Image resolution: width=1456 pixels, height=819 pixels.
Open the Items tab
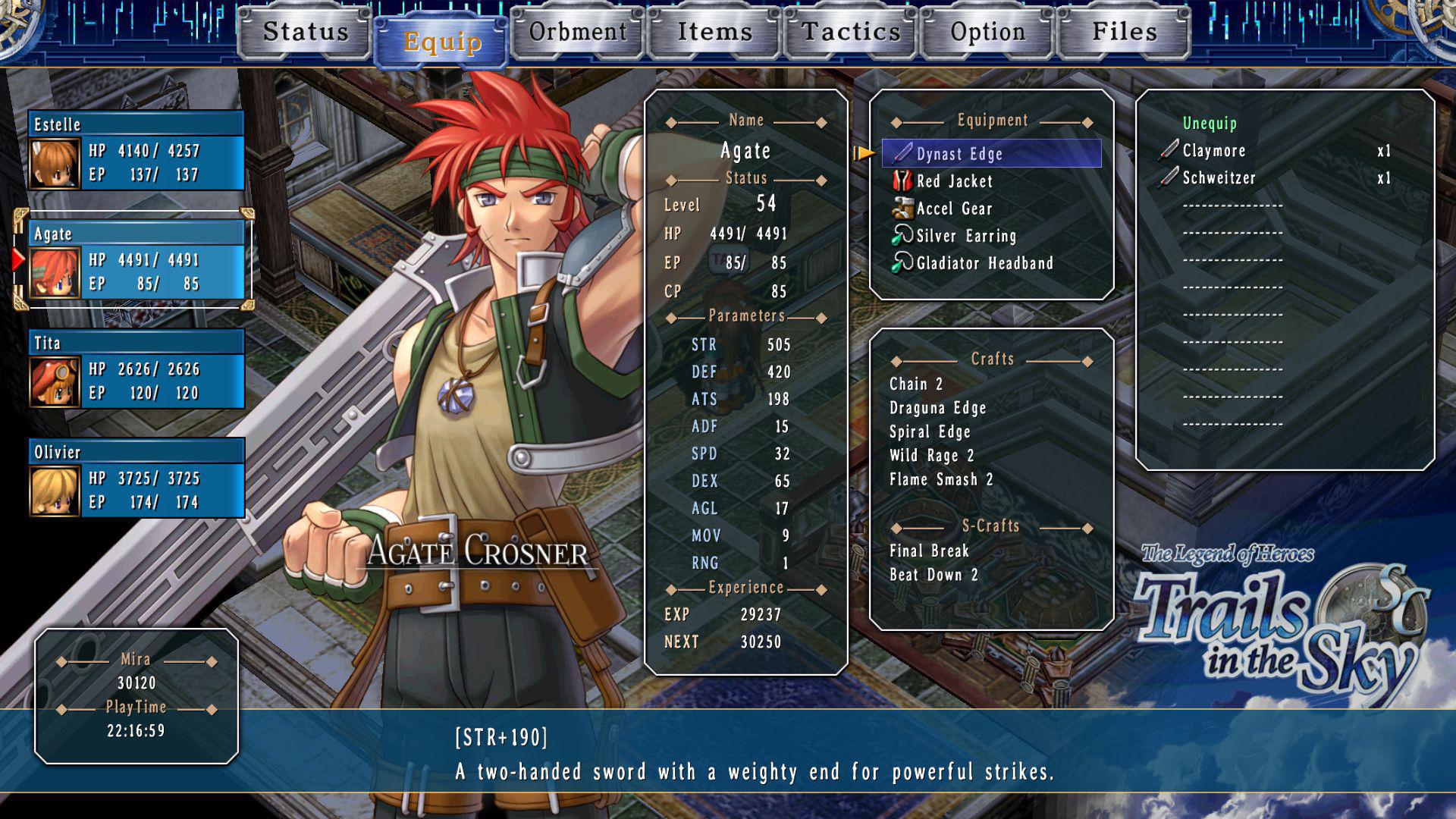714,32
